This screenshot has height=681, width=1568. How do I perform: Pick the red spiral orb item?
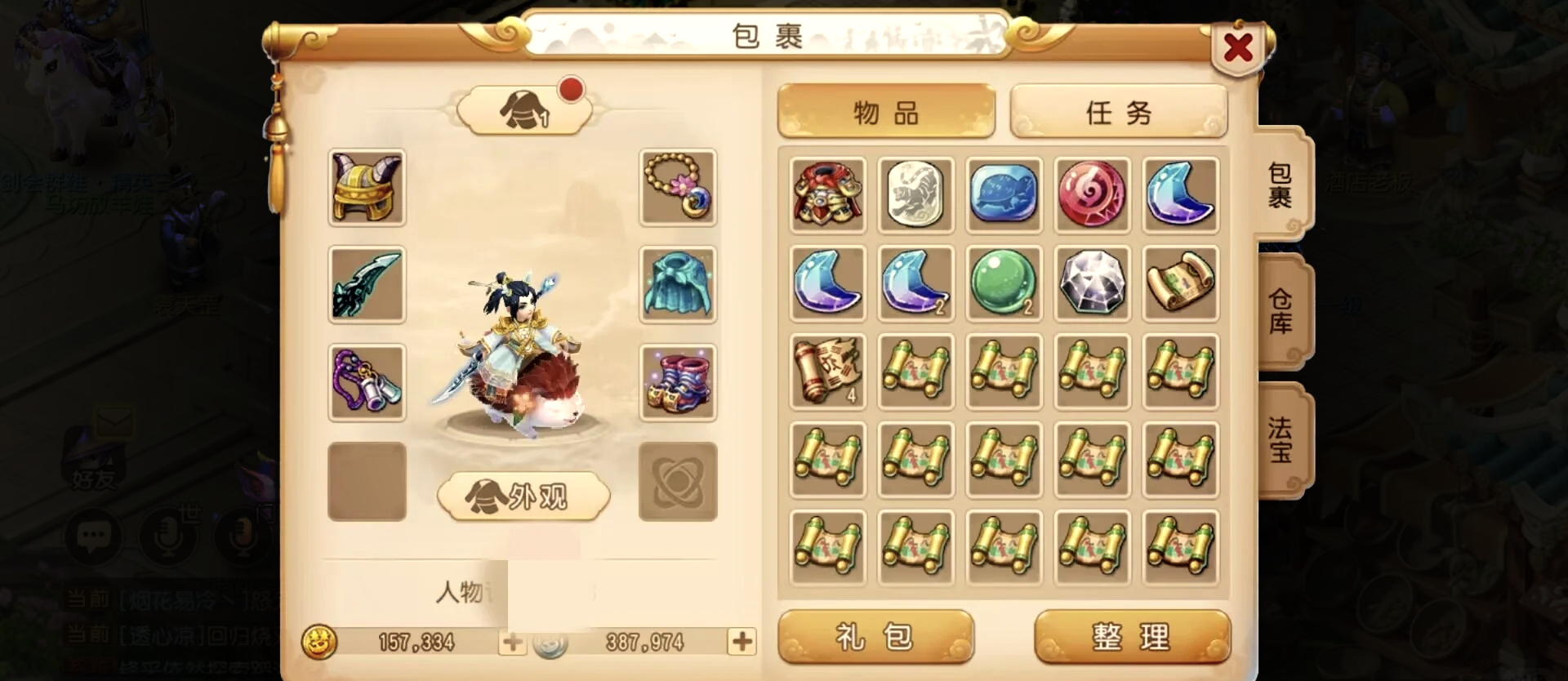click(1092, 195)
